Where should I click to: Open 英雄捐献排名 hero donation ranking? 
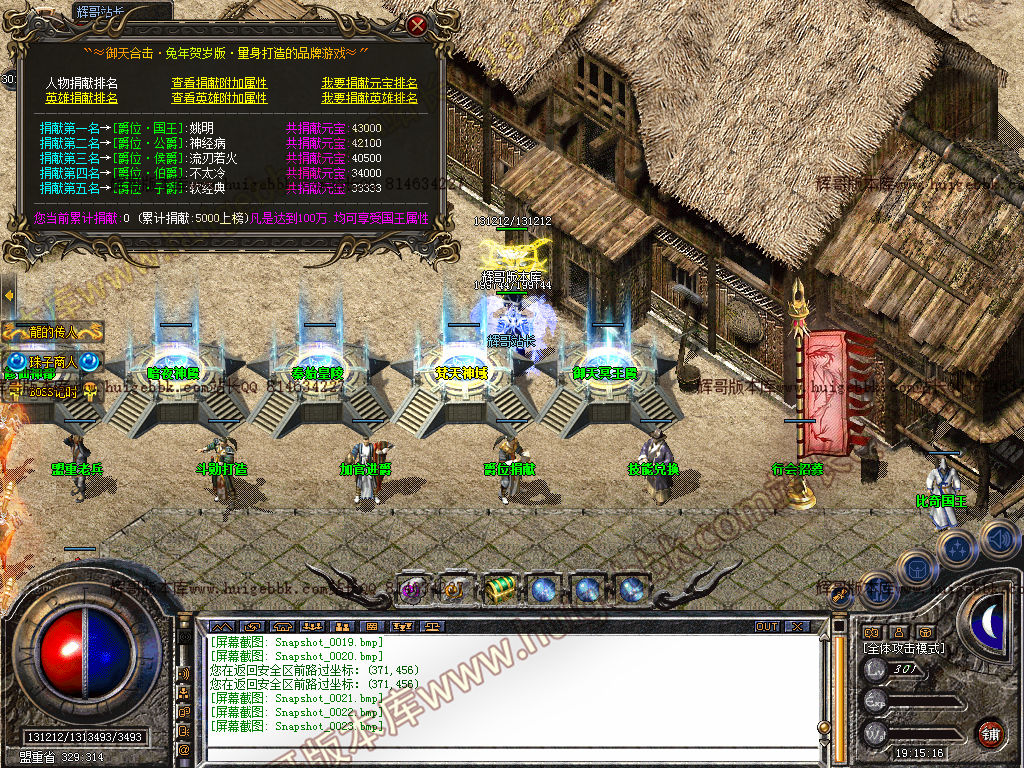click(81, 98)
